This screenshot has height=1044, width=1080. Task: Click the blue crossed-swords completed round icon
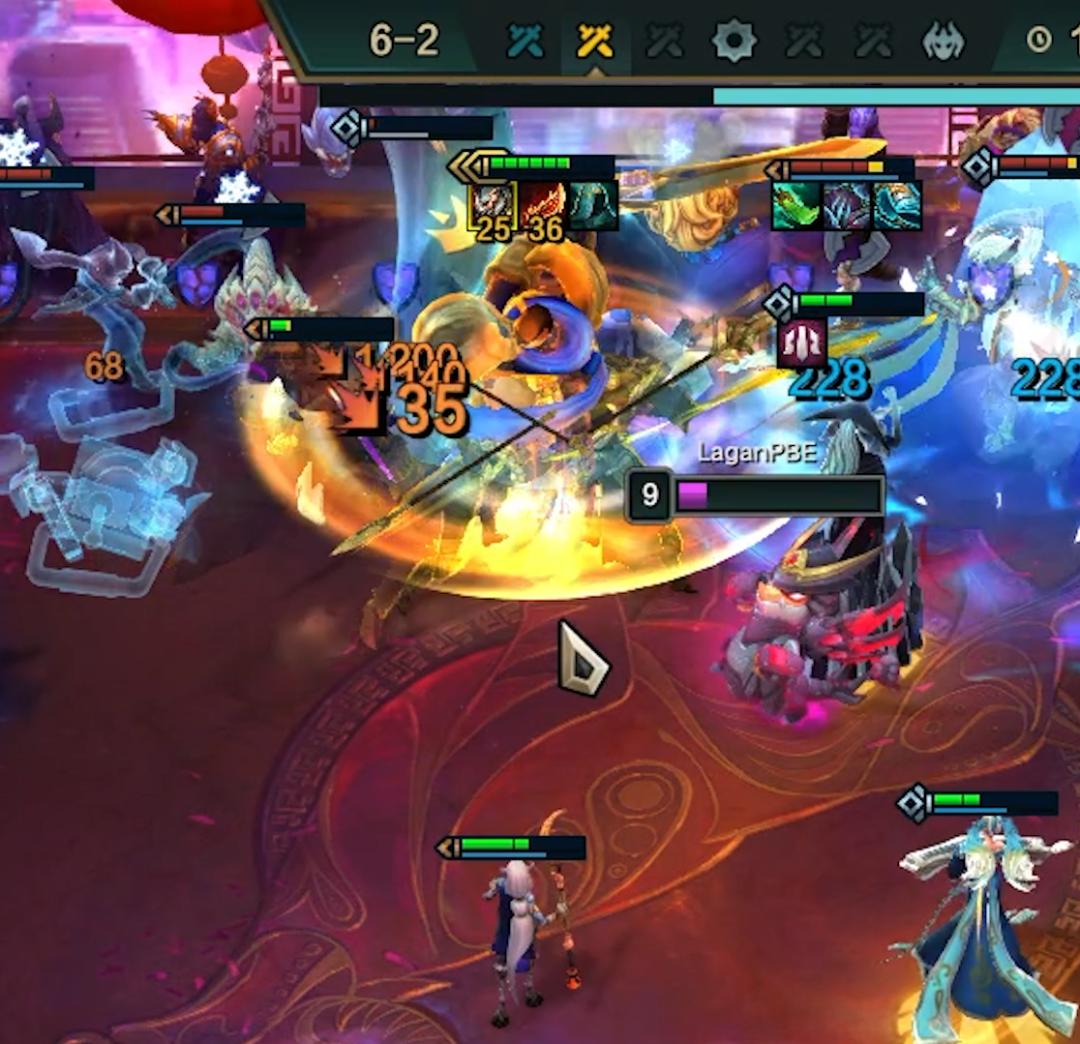click(x=526, y=41)
